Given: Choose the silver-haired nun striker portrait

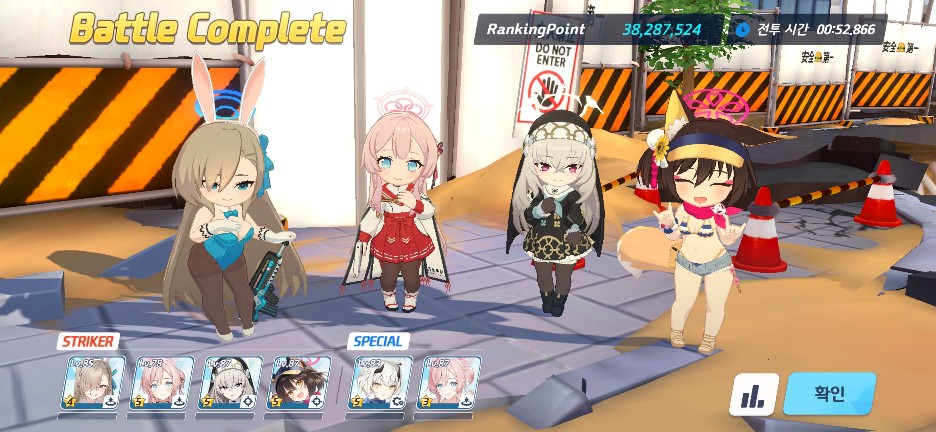Looking at the screenshot, I should coord(232,383).
